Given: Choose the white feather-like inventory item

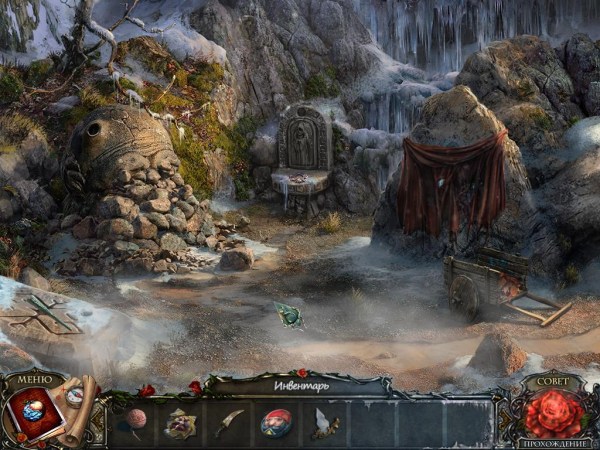Looking at the screenshot, I should 324,423.
